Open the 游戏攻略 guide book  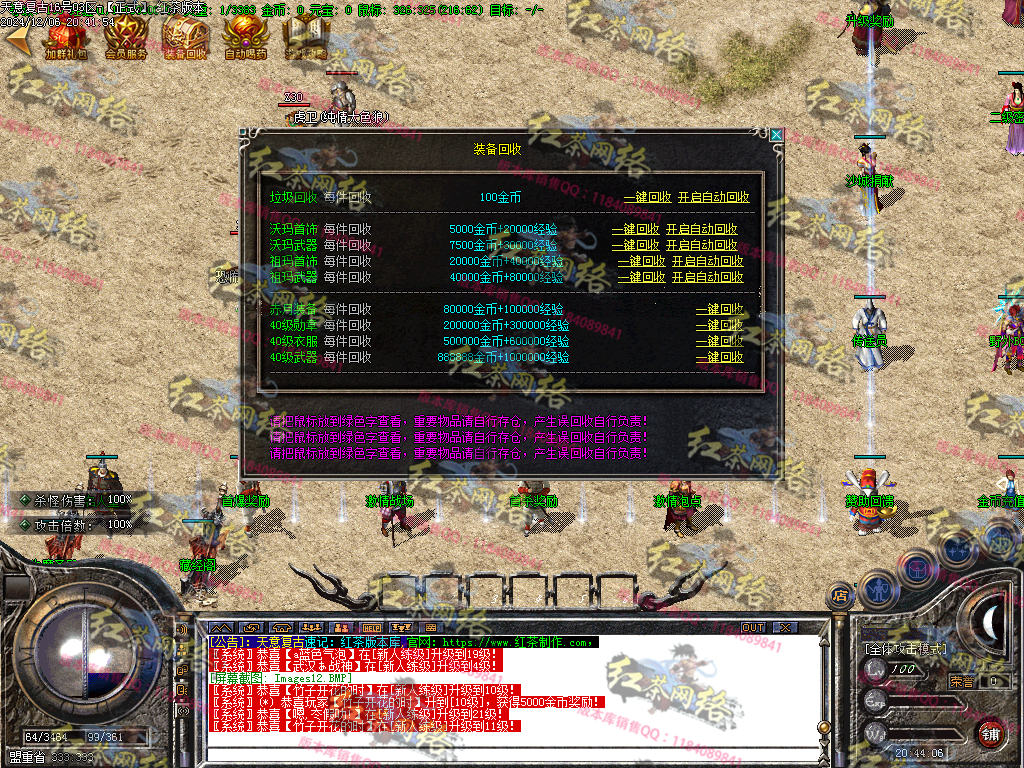304,36
